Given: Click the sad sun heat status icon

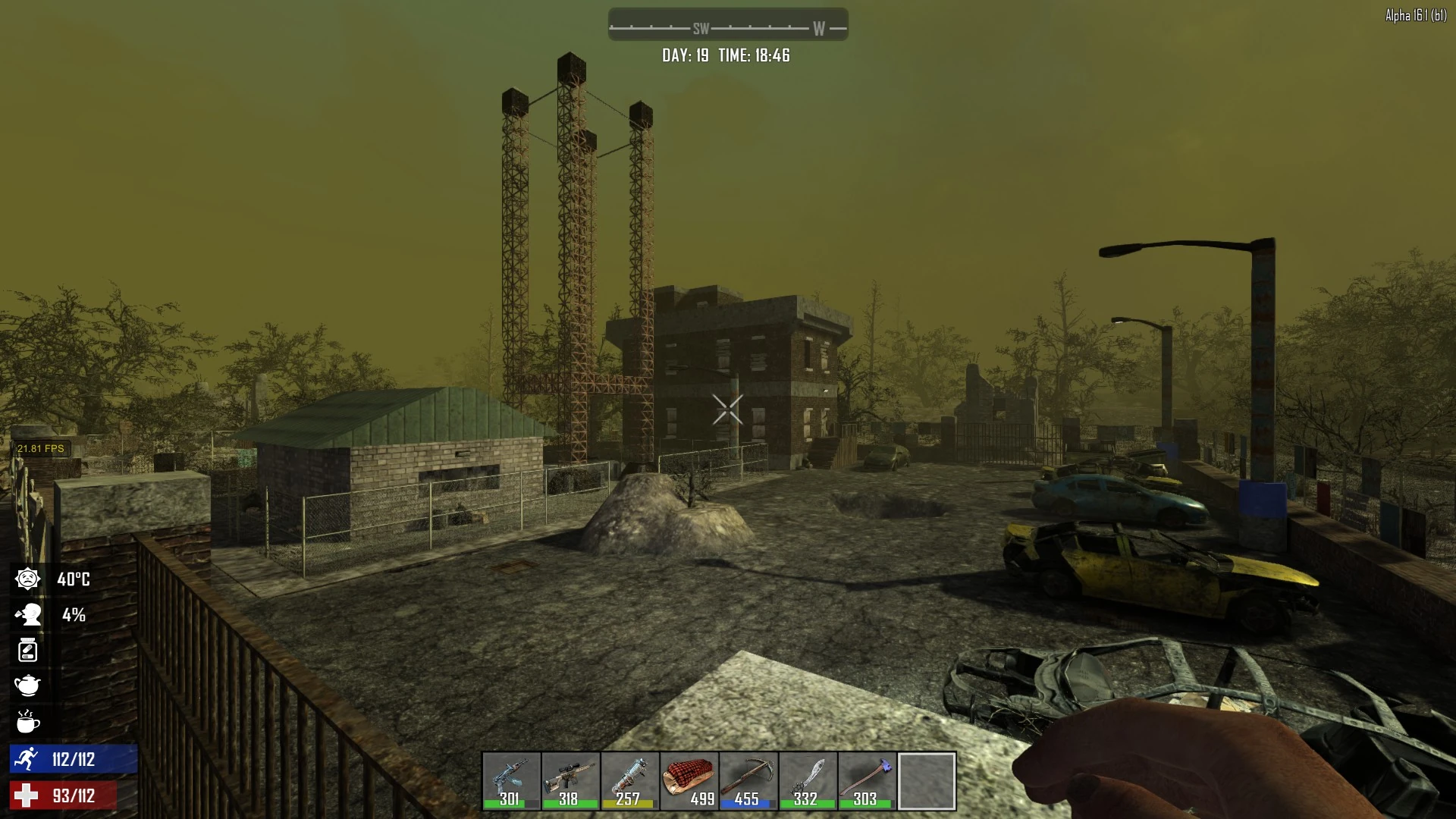Looking at the screenshot, I should [x=28, y=579].
